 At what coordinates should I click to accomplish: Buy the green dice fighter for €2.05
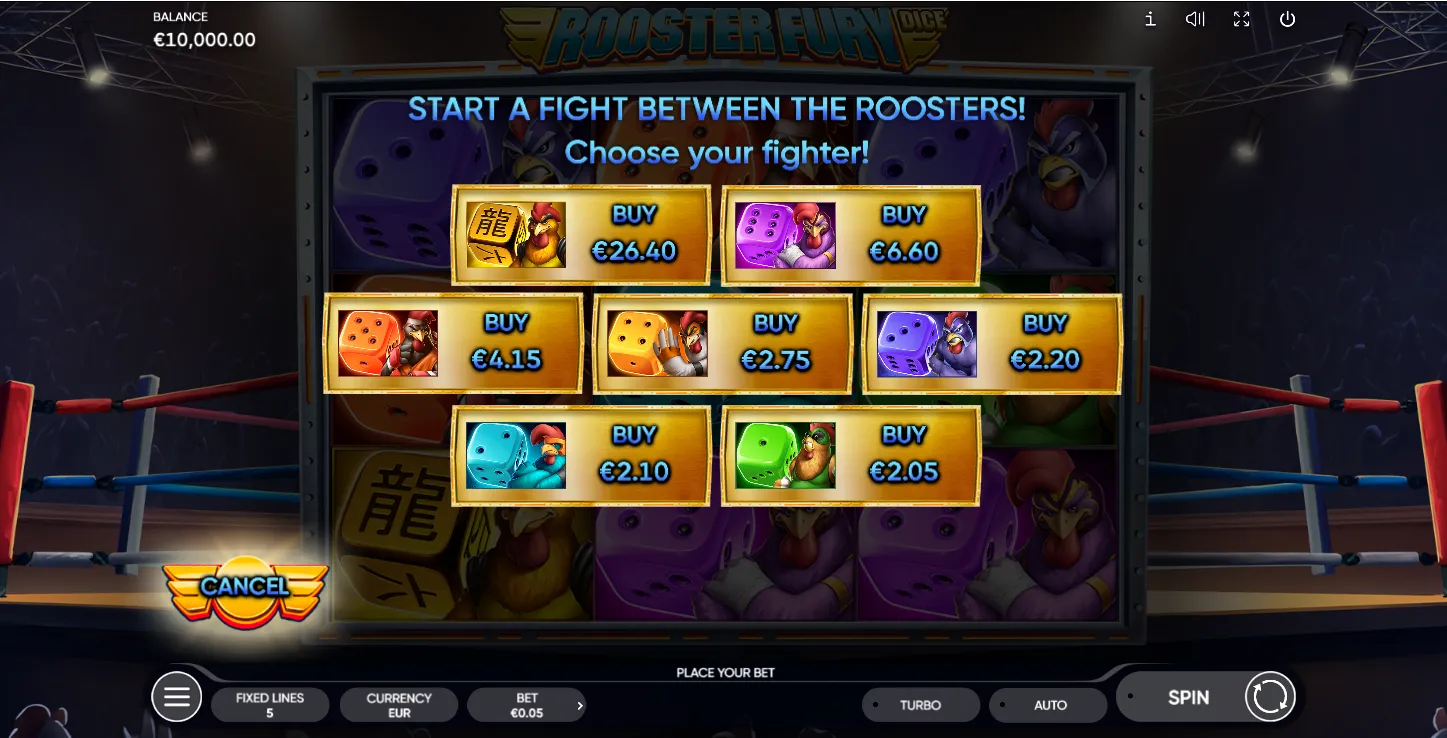[851, 455]
